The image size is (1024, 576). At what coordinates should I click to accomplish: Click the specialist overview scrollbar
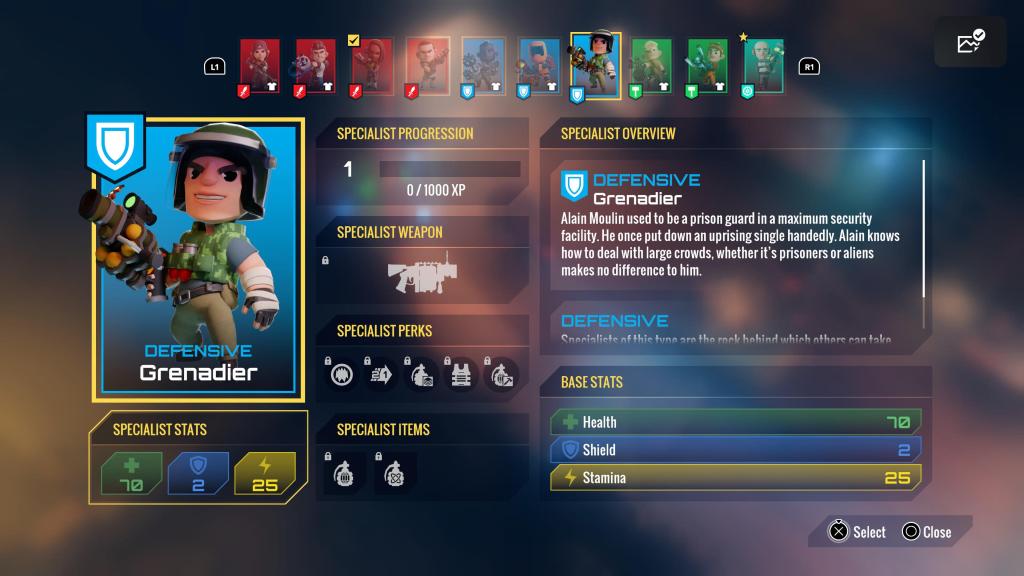pos(923,228)
